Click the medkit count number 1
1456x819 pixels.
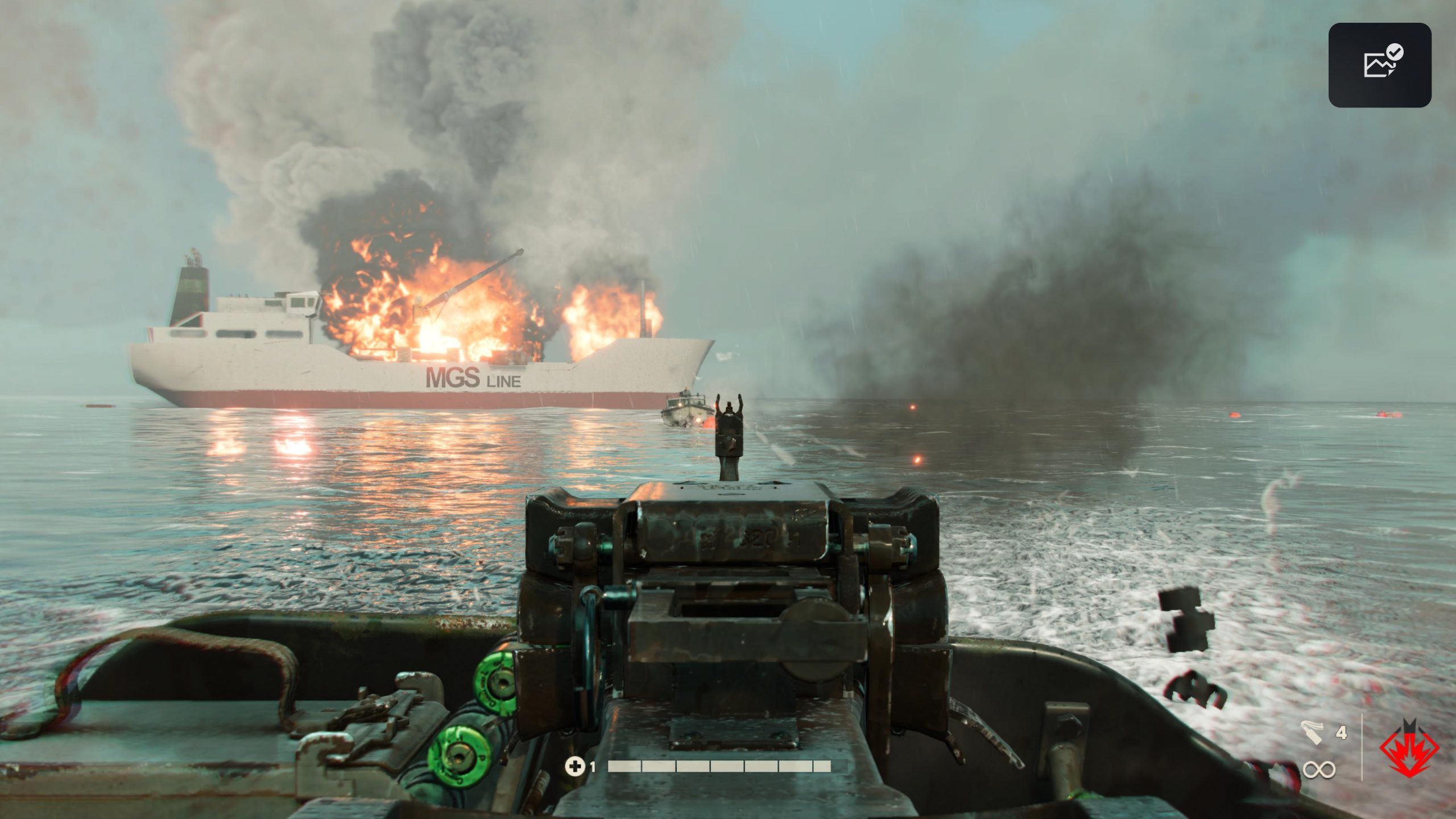tap(593, 766)
